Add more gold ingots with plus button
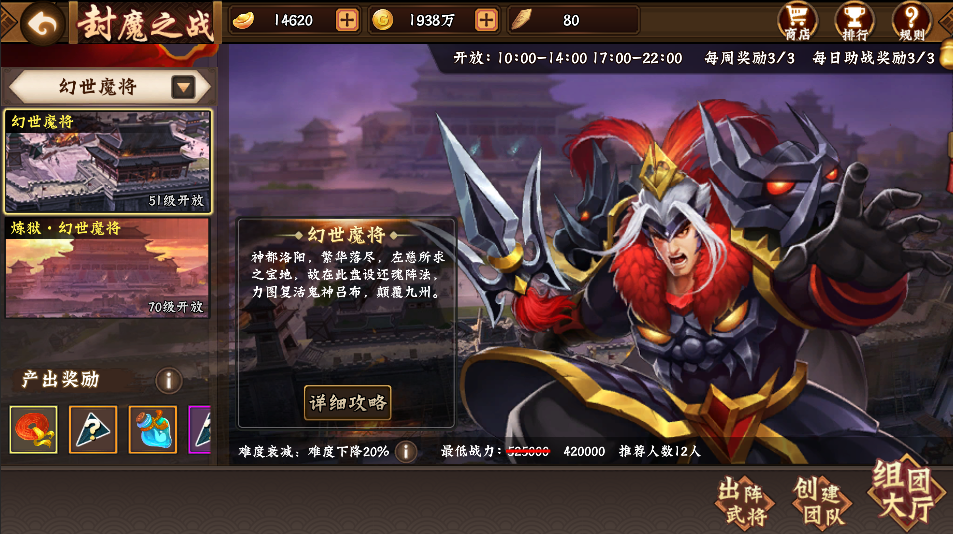Viewport: 953px width, 534px height. (x=347, y=20)
